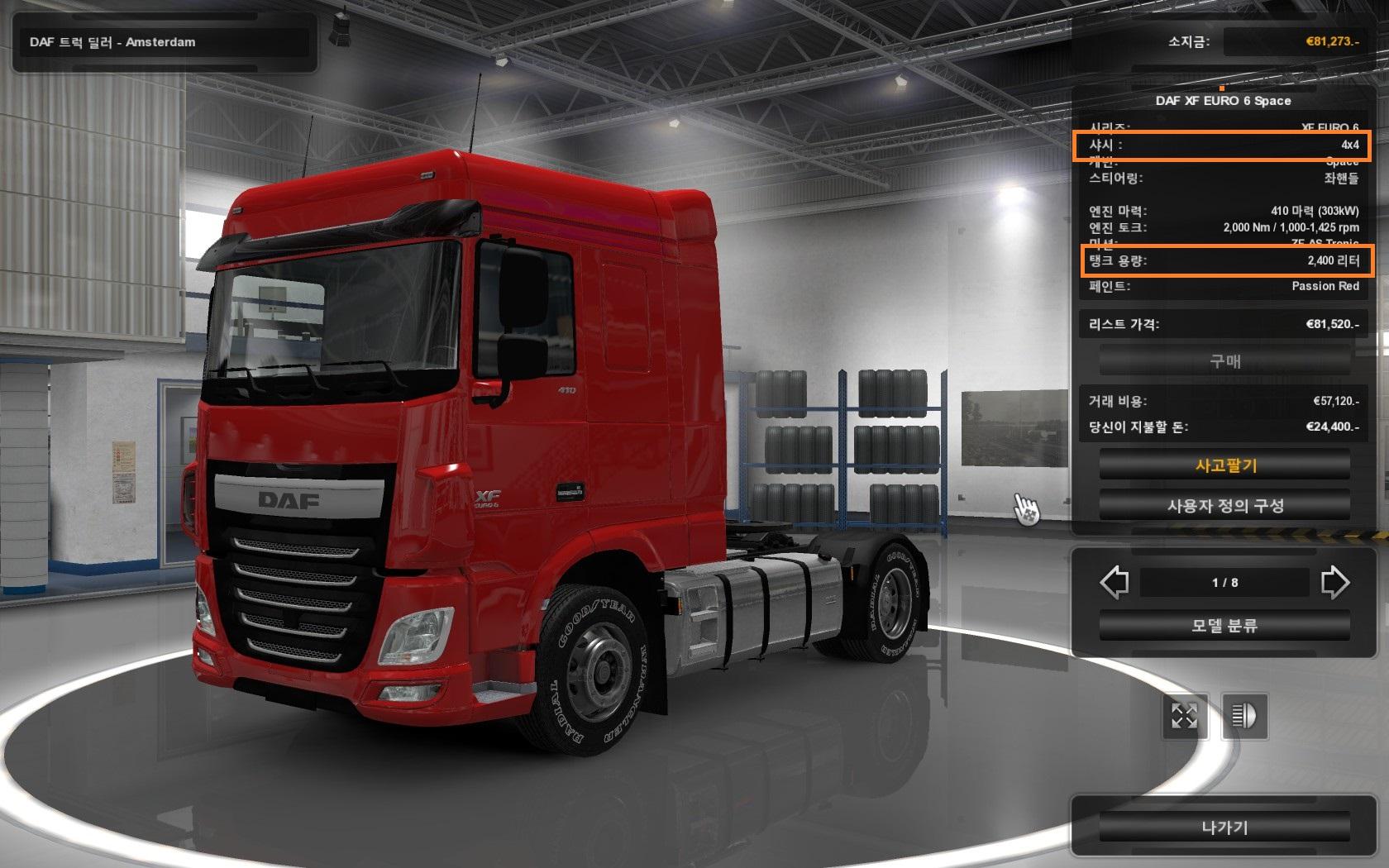Toggle the truck headlights icon
This screenshot has height=868, width=1389.
[1244, 716]
